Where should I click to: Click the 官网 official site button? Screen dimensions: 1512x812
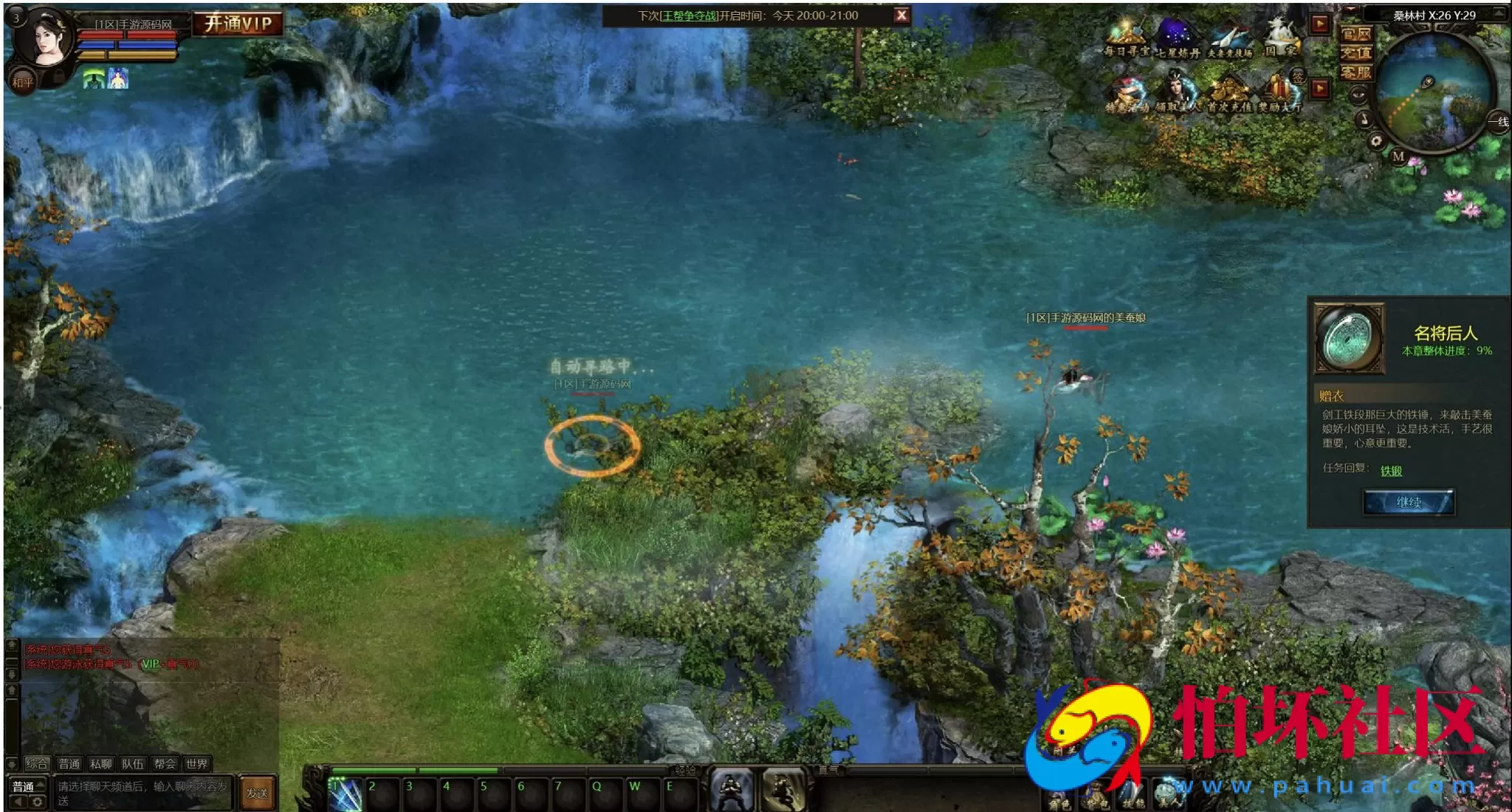pyautogui.click(x=1356, y=34)
